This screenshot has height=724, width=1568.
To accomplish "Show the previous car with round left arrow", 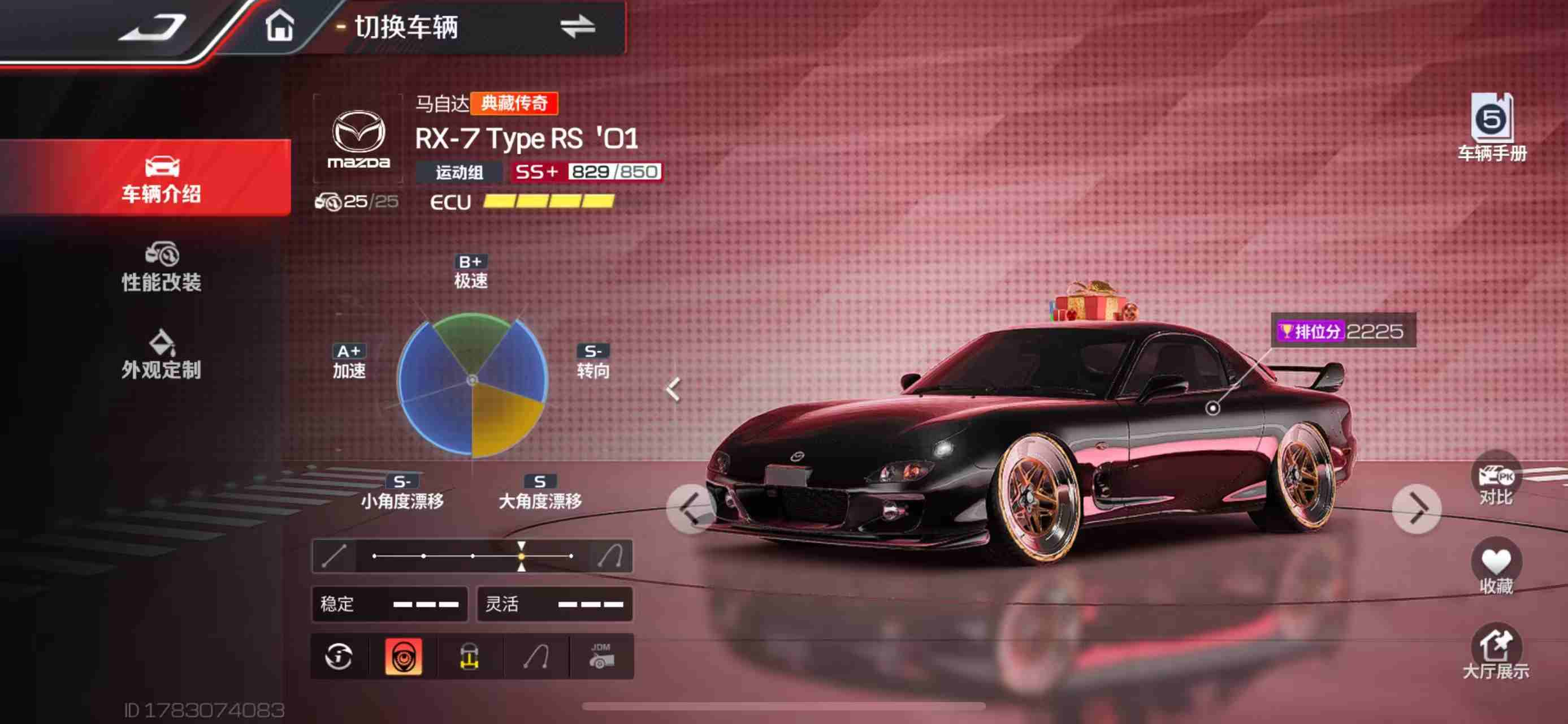I will click(x=691, y=508).
